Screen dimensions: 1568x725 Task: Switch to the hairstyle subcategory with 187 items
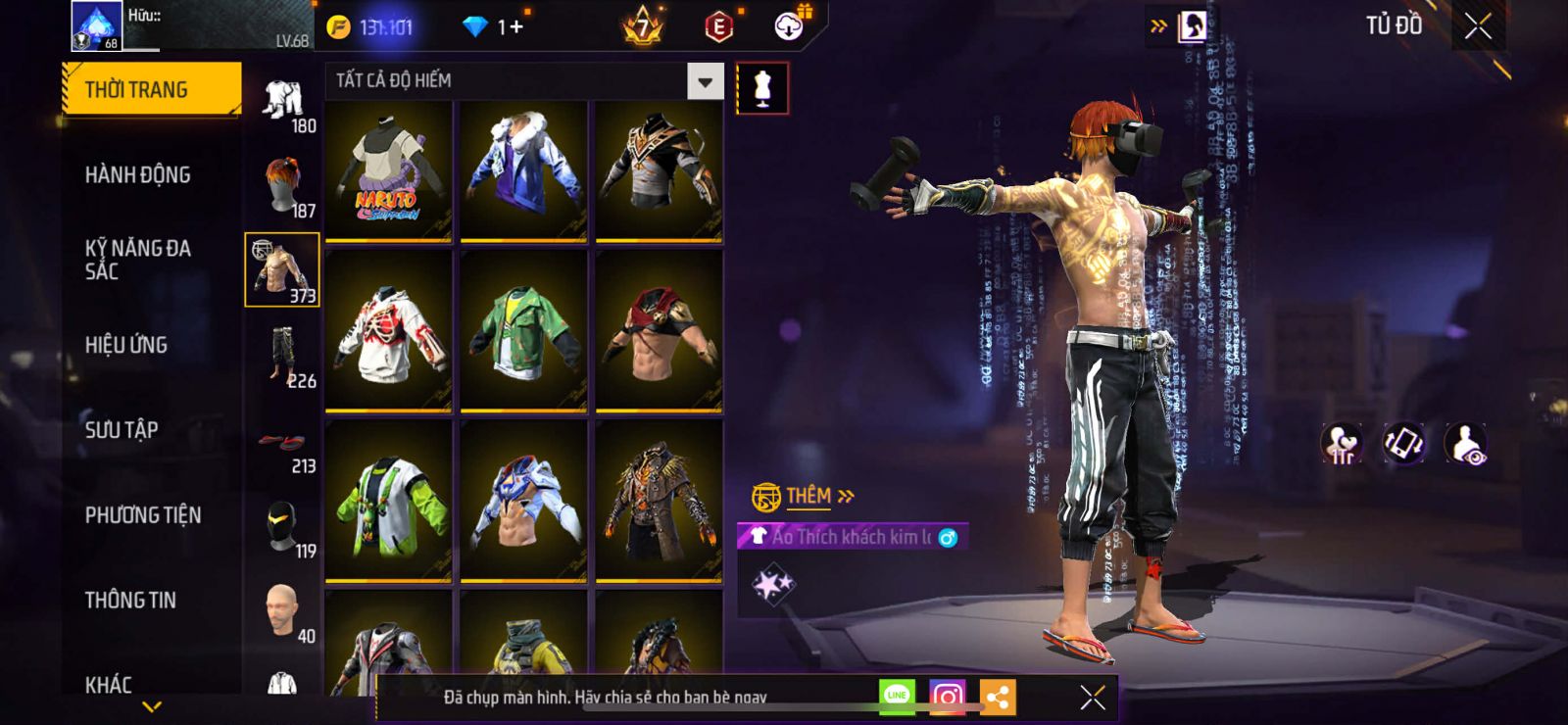pos(283,186)
